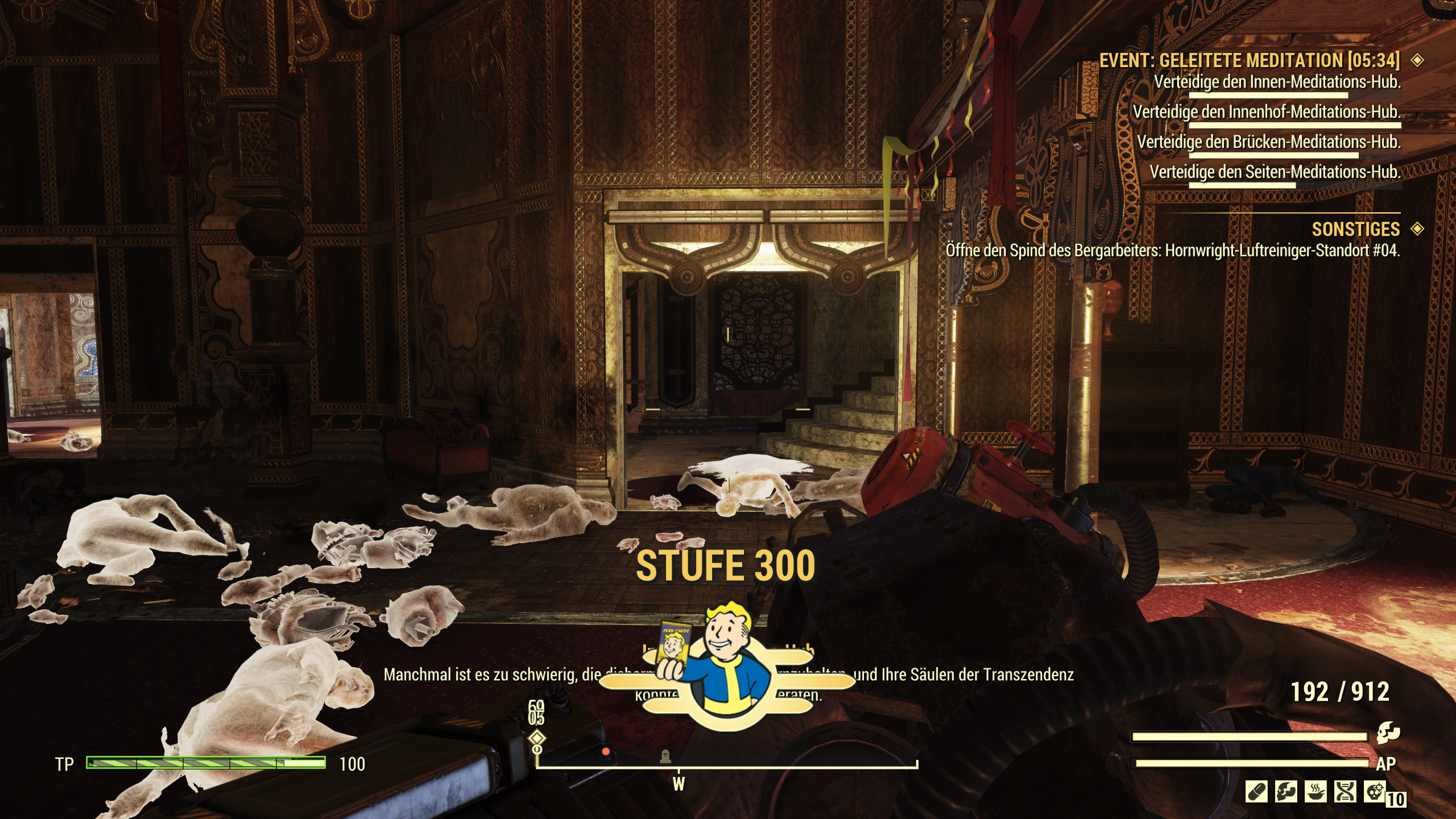
Task: Select the Spind des Bergarbeiters quest entry
Action: pos(1172,250)
